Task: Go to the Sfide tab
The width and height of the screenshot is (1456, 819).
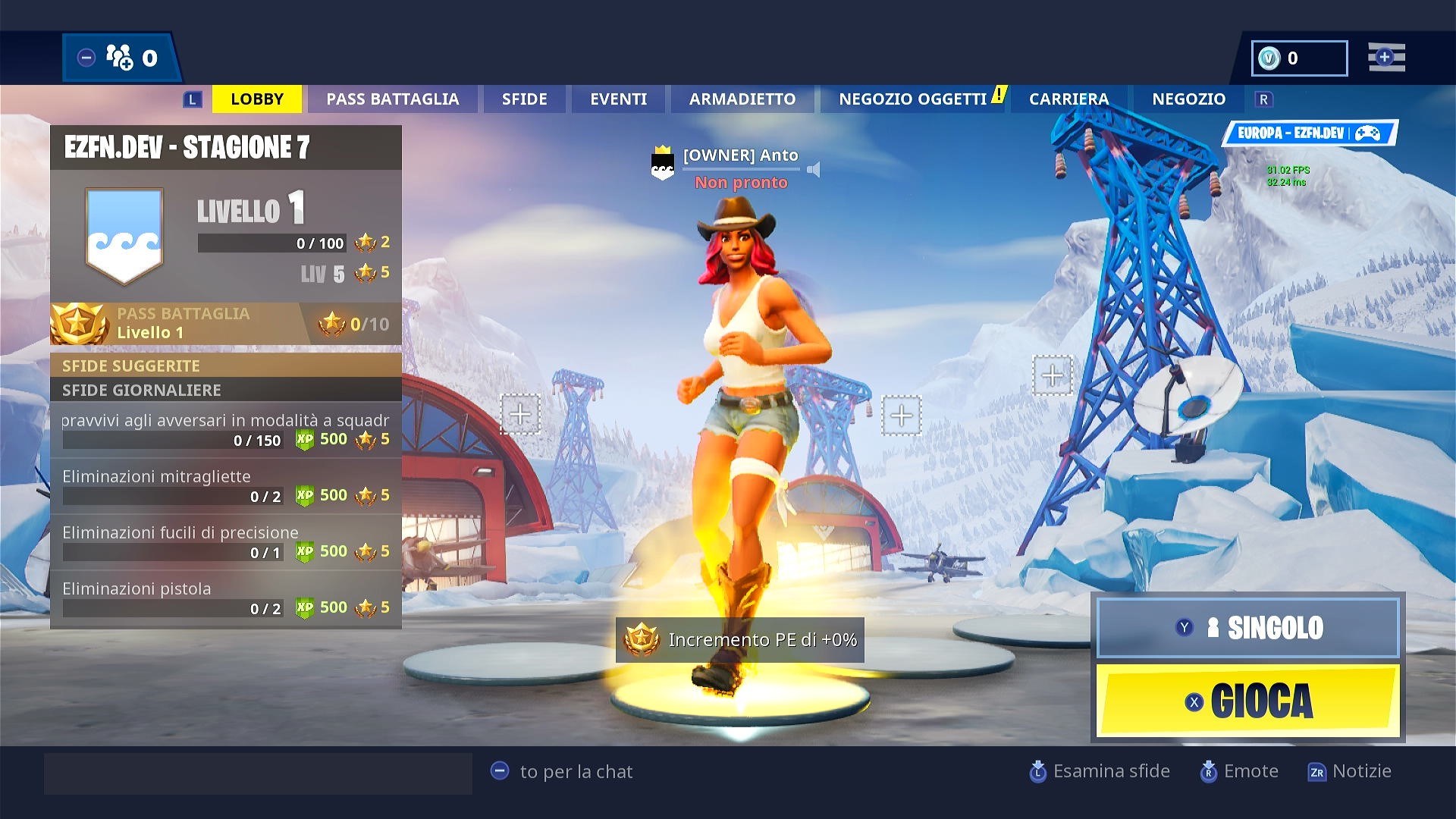Action: [524, 99]
